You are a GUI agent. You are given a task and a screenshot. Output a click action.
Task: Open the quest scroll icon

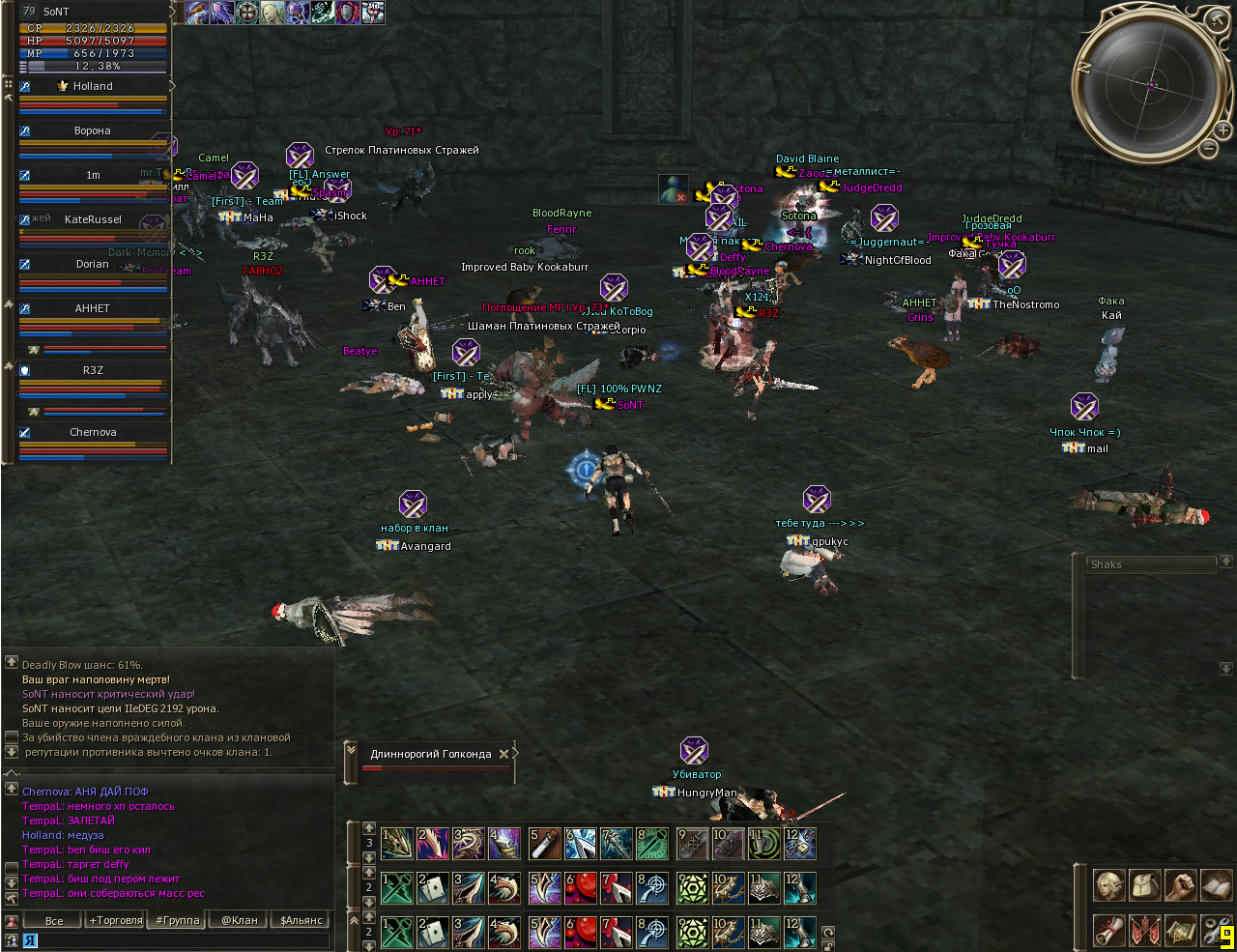(x=1108, y=930)
